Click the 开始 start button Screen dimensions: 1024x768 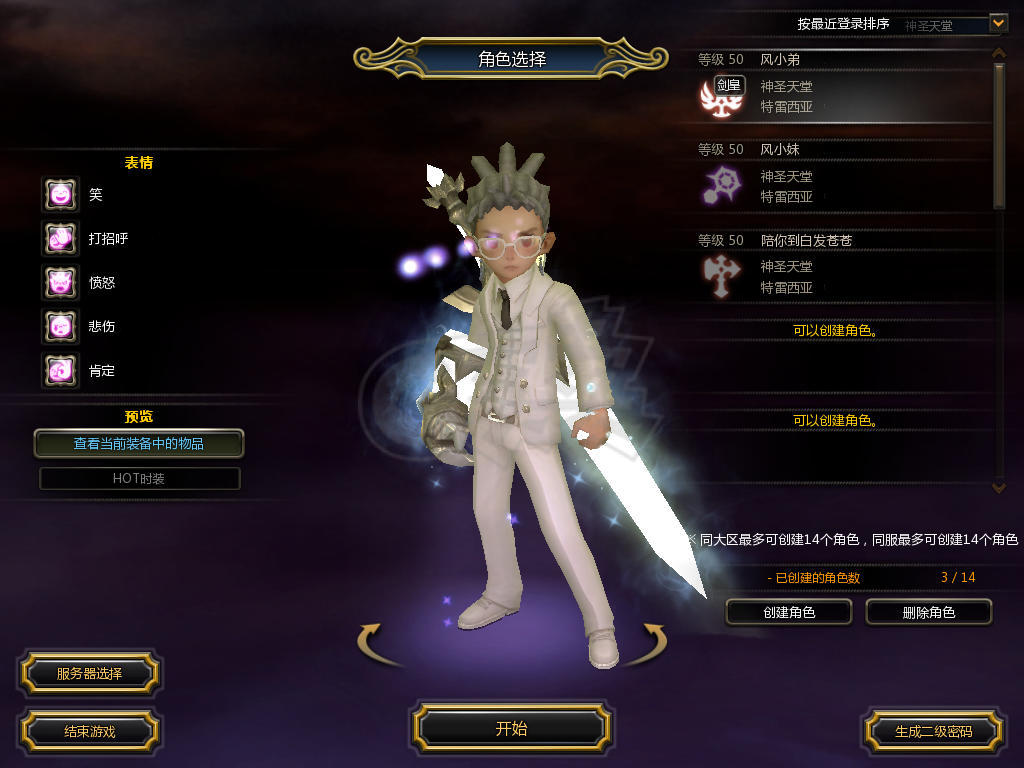pos(511,728)
